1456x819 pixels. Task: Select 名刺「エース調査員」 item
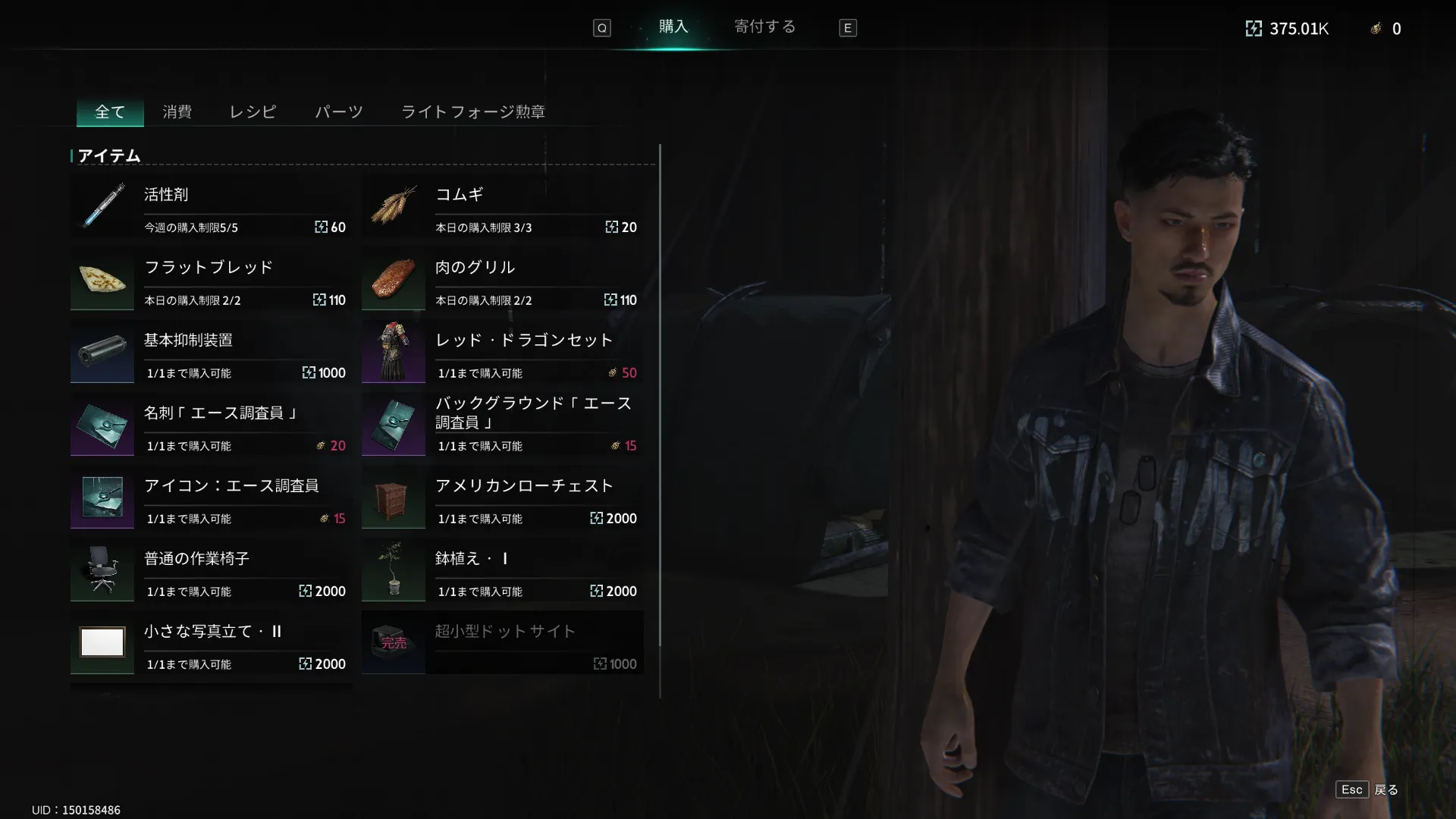211,426
